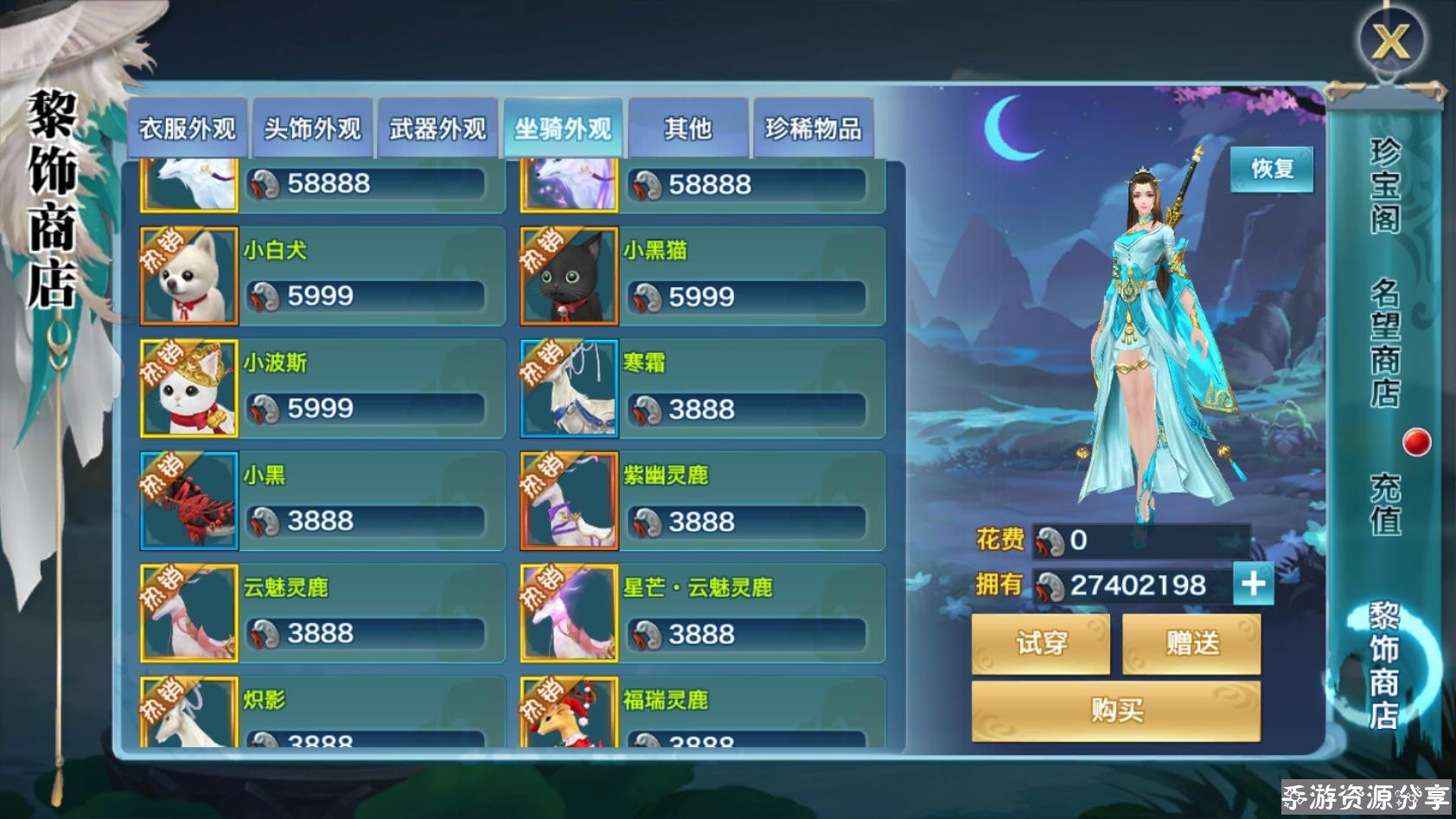
Task: Choose the 小黑 mount item
Action: point(322,501)
